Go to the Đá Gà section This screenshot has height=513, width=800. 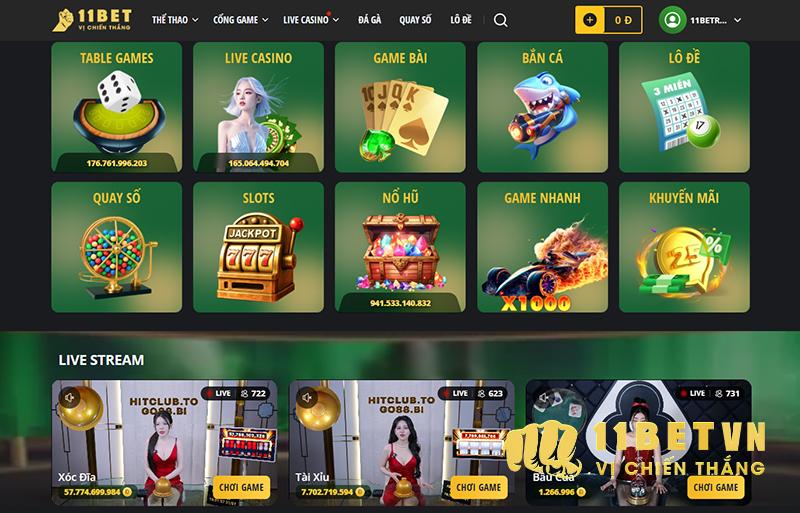pos(369,20)
